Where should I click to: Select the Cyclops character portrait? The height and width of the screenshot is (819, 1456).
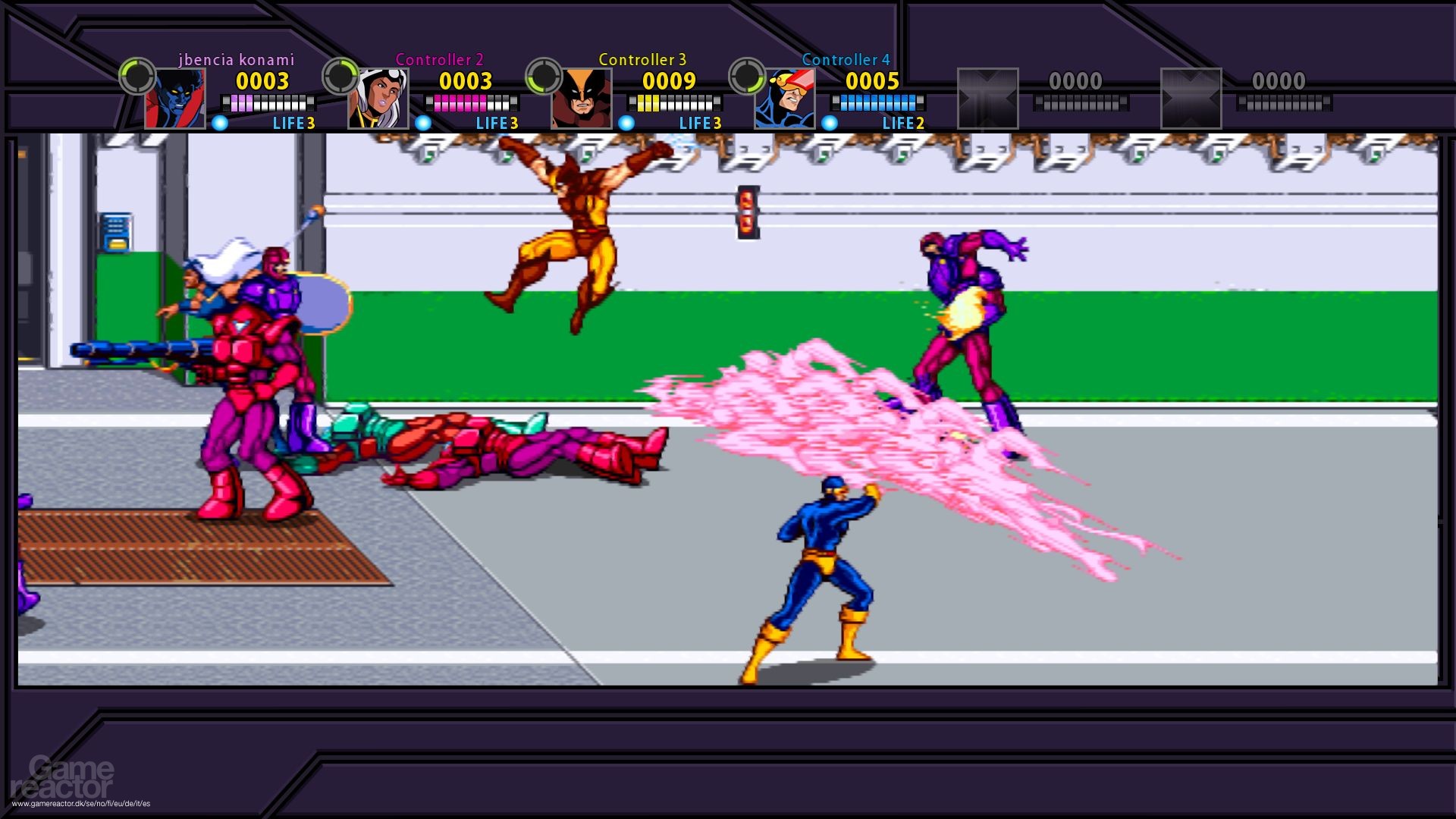click(785, 99)
